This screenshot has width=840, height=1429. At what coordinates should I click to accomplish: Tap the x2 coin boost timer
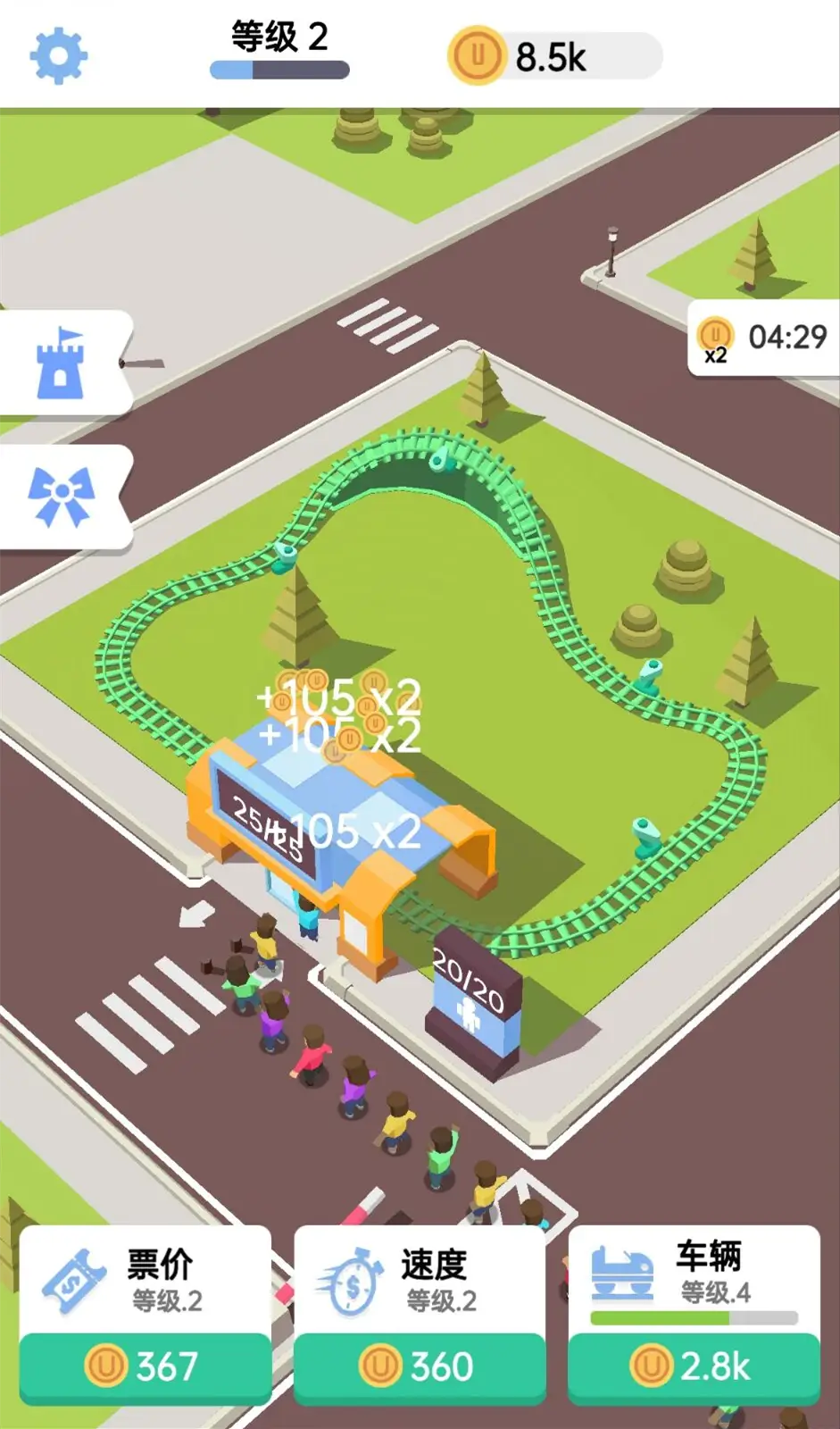click(x=763, y=339)
